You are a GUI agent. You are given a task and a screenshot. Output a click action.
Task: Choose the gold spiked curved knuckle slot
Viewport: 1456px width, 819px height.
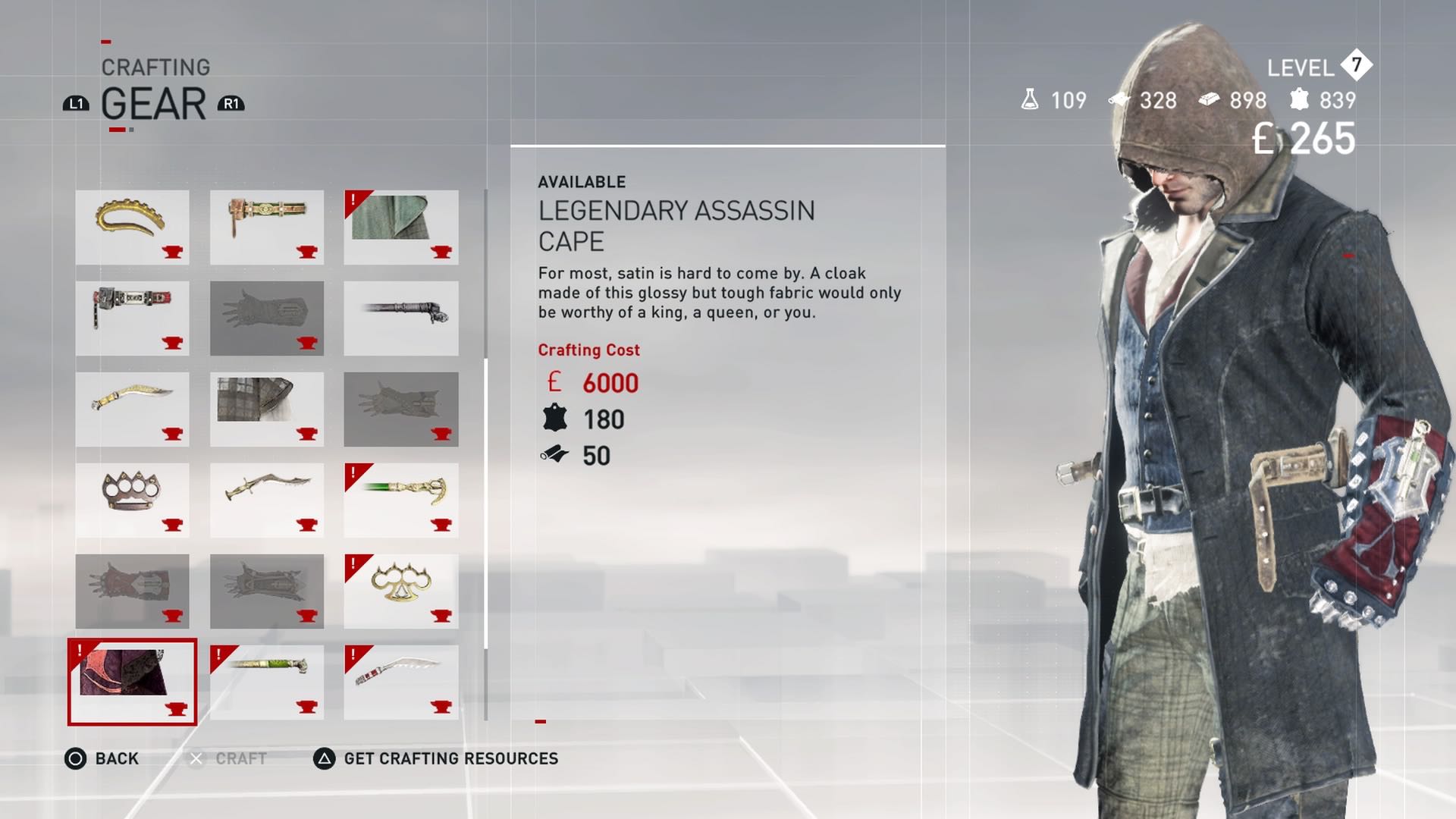coord(132,227)
